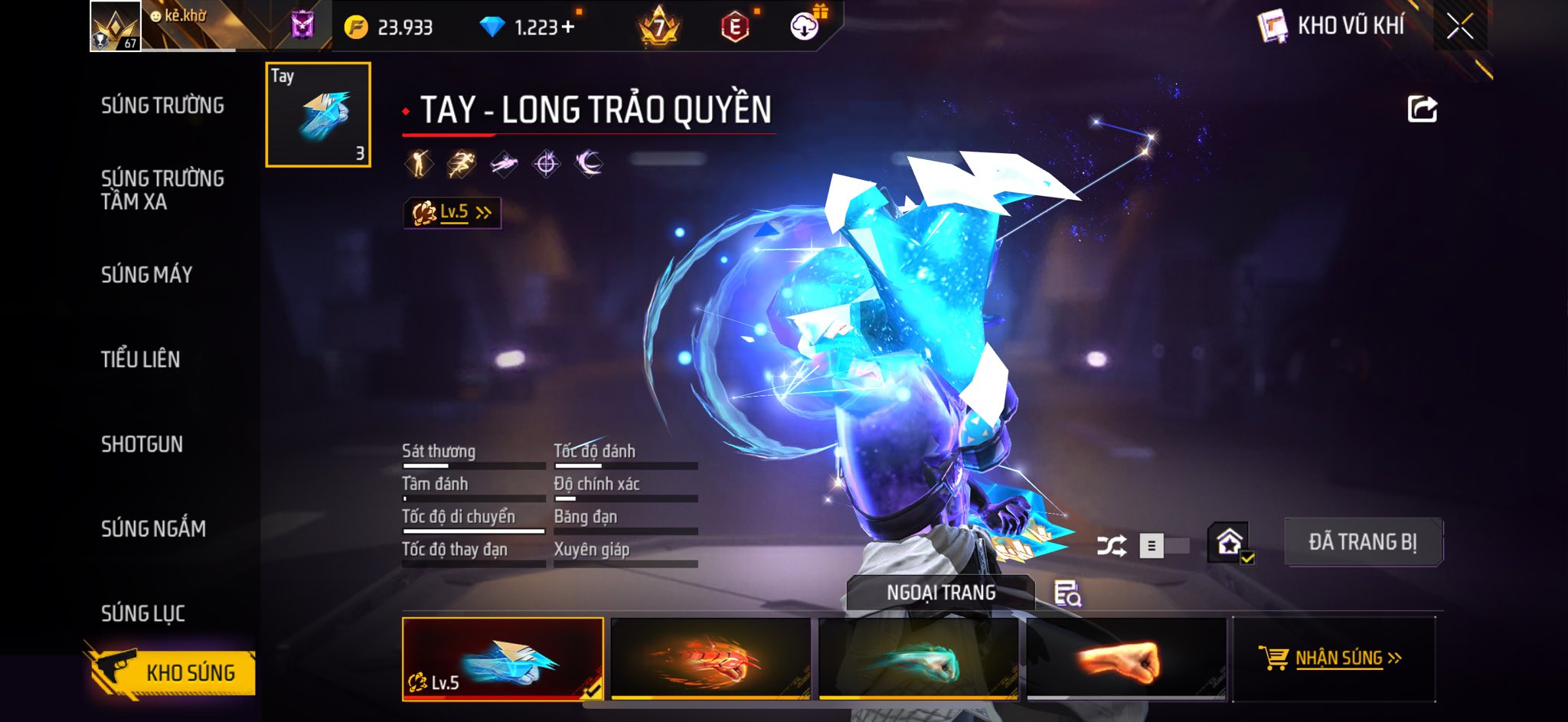Show the Súng Ngắm category
Image resolution: width=1568 pixels, height=722 pixels.
coord(153,528)
